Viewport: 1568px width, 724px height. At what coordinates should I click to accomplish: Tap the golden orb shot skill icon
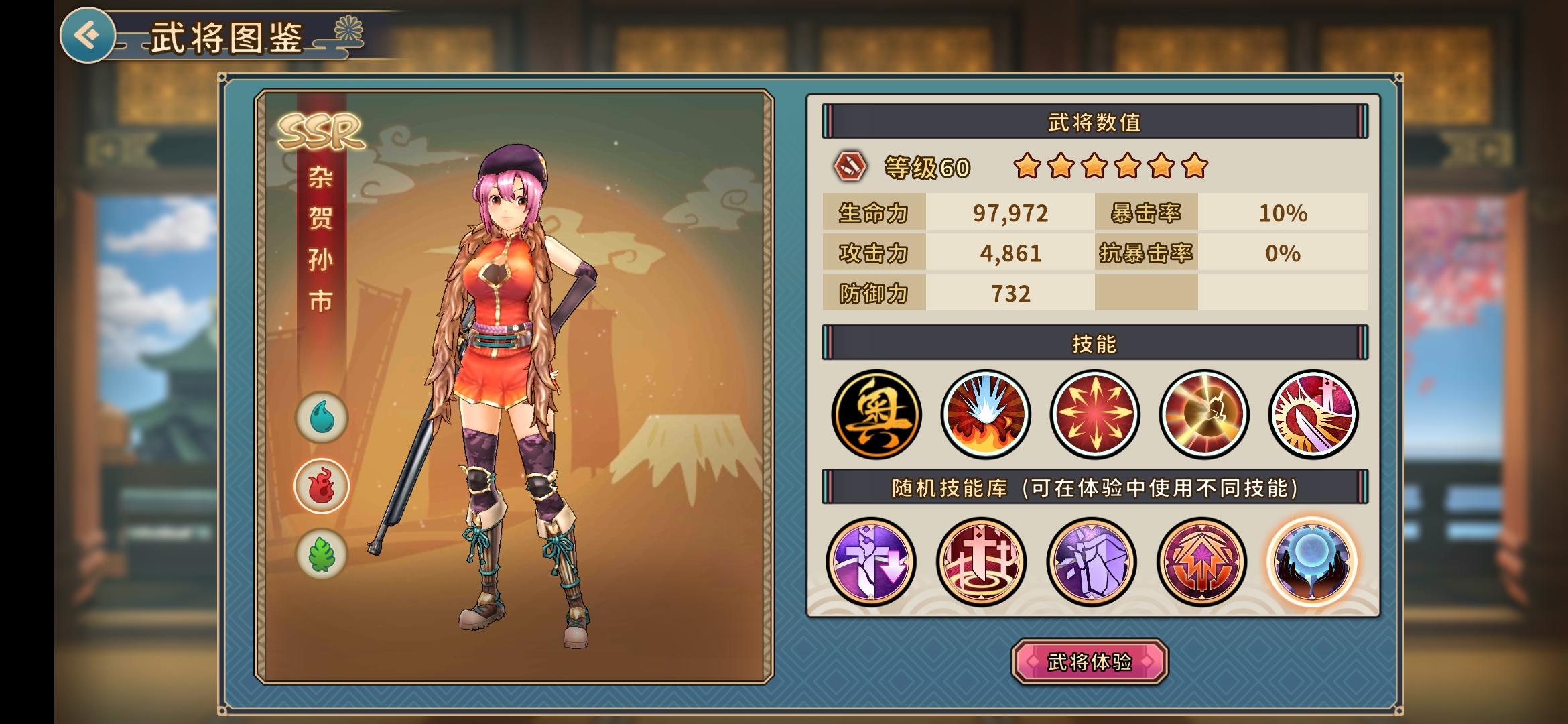pos(1203,414)
